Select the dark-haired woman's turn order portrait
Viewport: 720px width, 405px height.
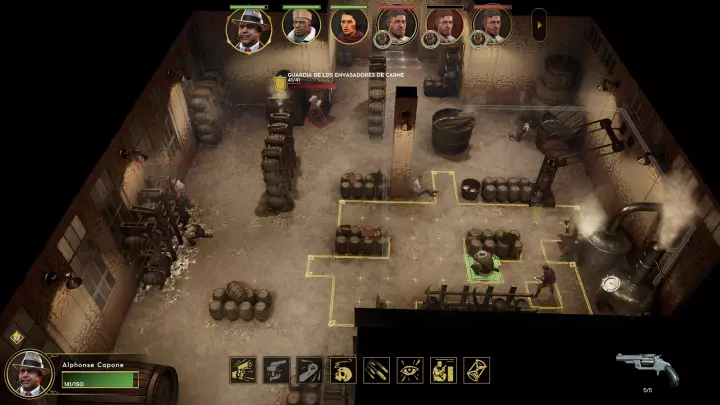pos(349,27)
